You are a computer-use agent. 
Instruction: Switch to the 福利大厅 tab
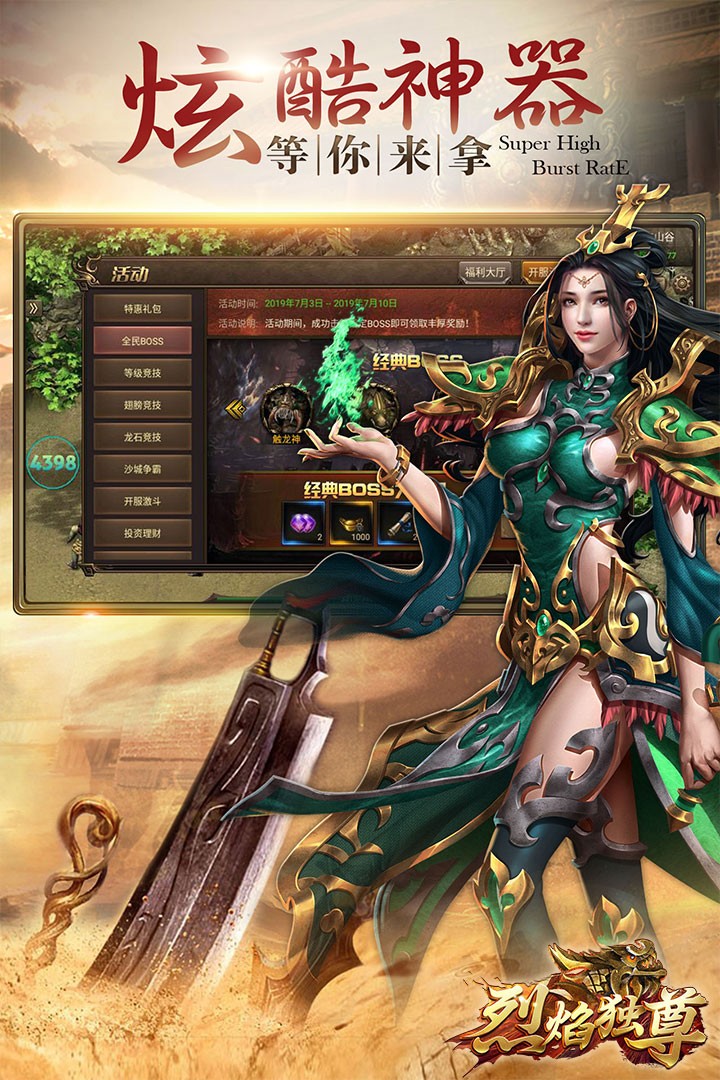pyautogui.click(x=485, y=272)
